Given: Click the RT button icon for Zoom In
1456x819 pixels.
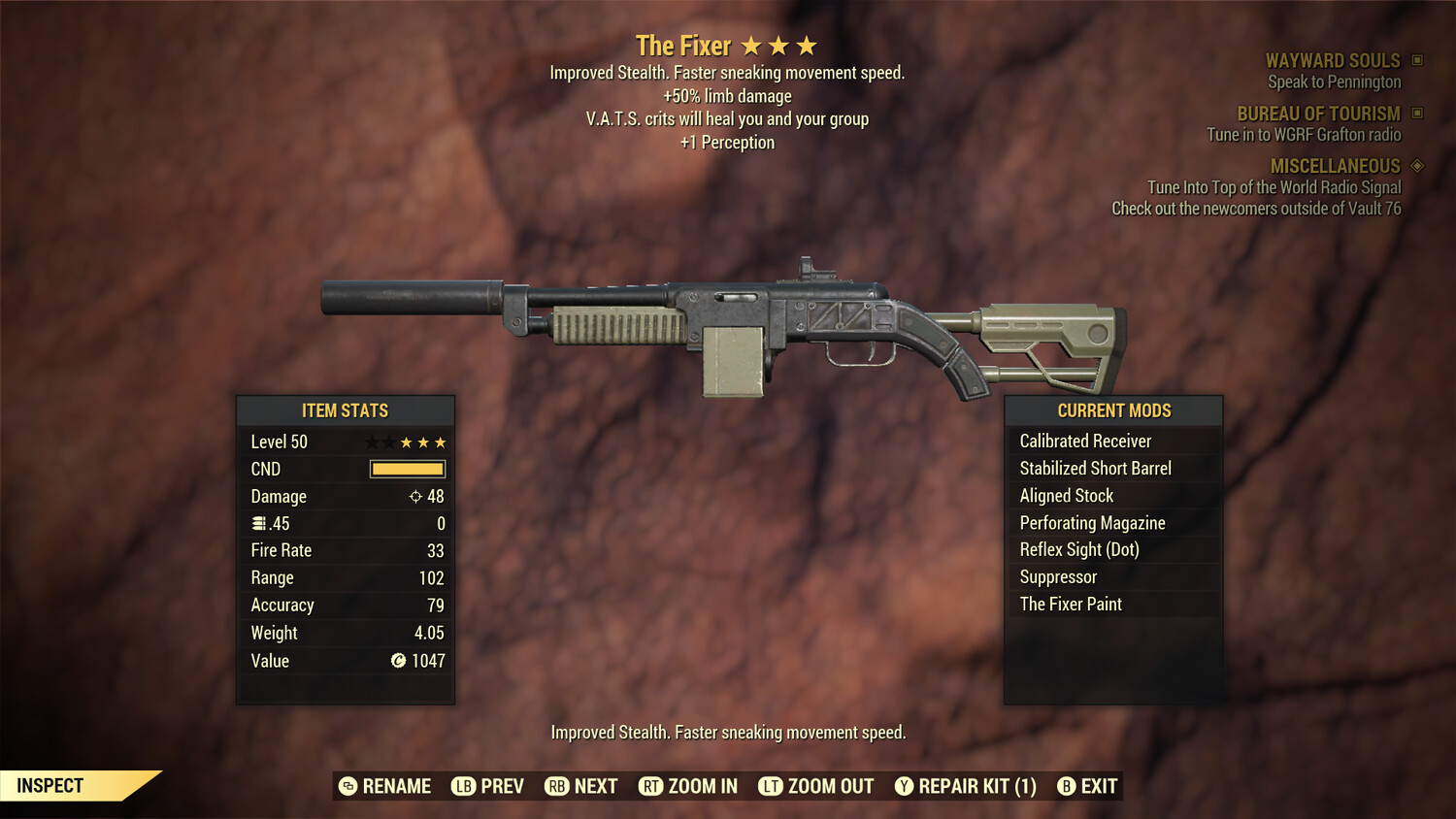Looking at the screenshot, I should [x=649, y=786].
